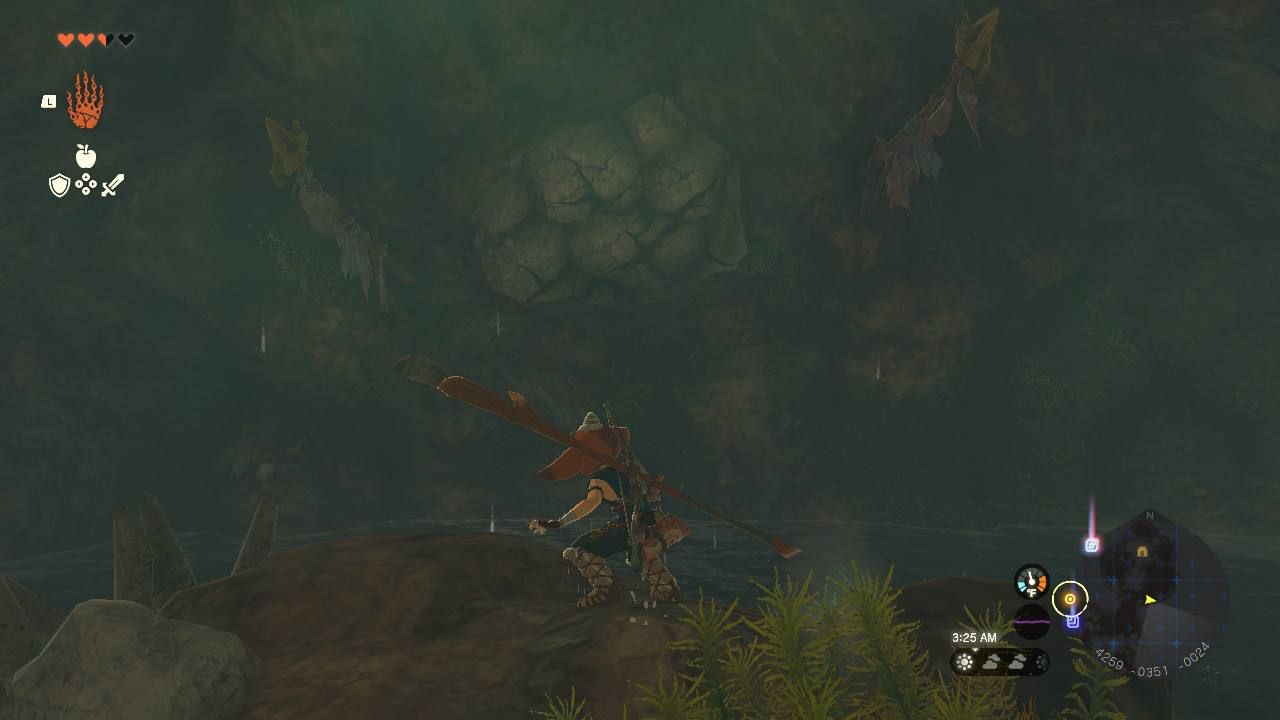Click the sword attack icon

coord(113,184)
